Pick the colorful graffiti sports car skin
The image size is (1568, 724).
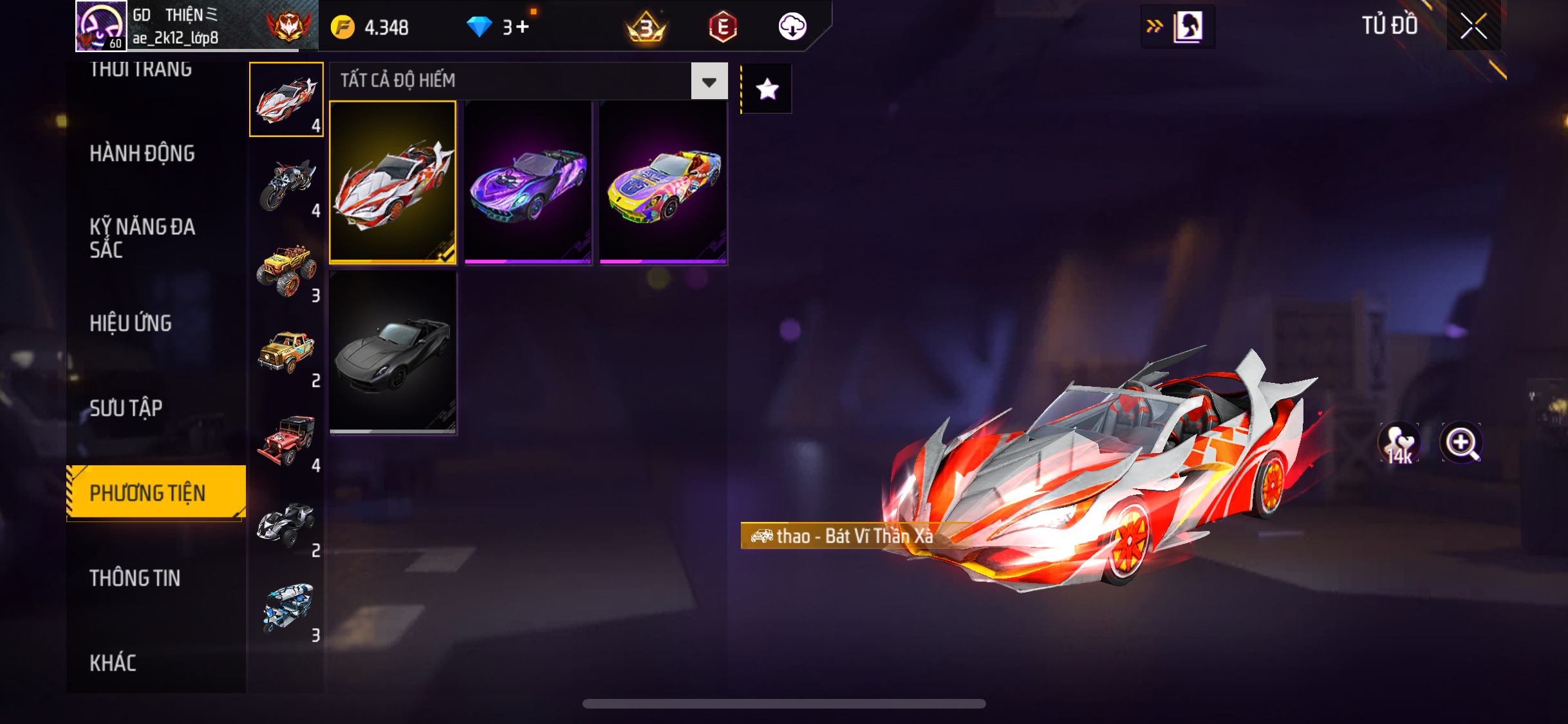tap(663, 182)
